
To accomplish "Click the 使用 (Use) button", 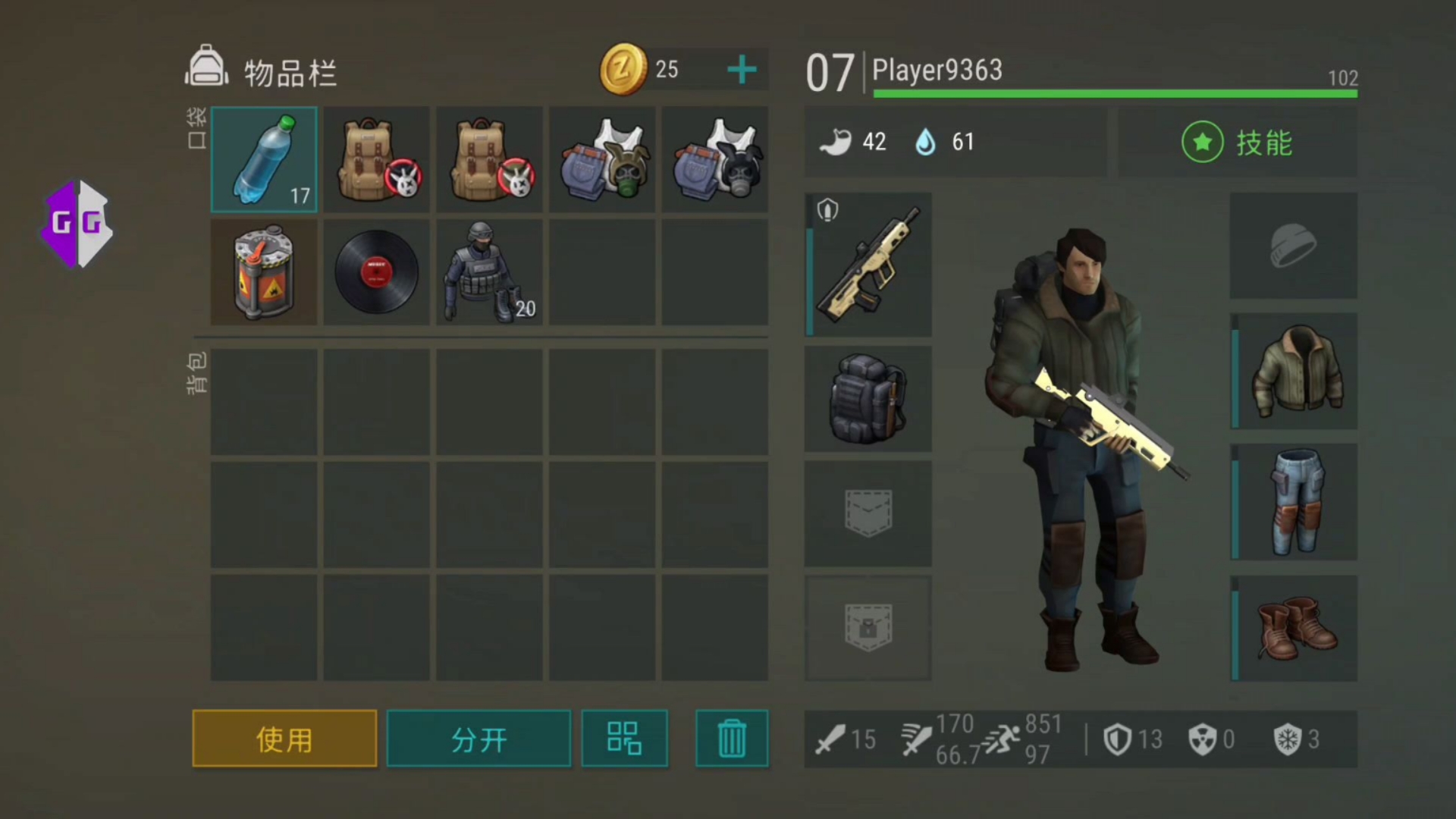I will [284, 739].
